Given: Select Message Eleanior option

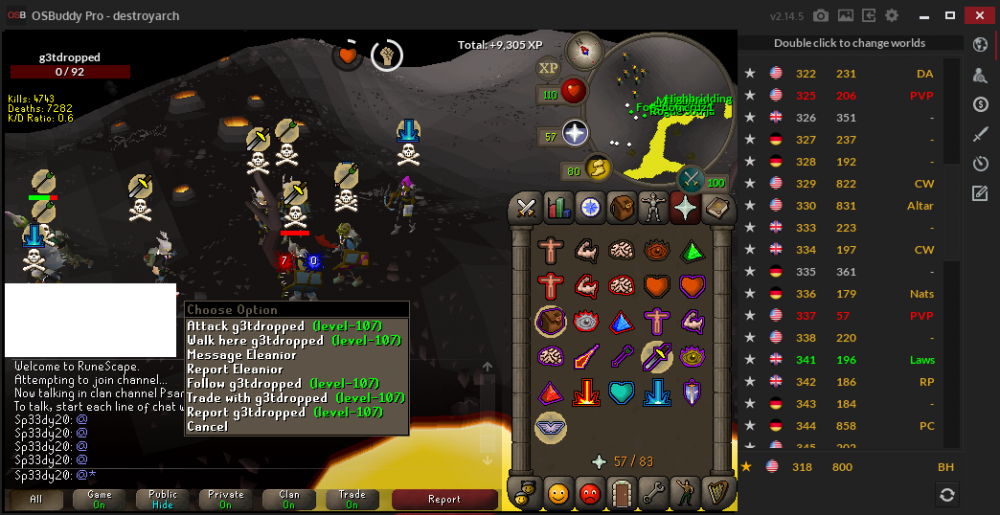Looking at the screenshot, I should point(241,355).
